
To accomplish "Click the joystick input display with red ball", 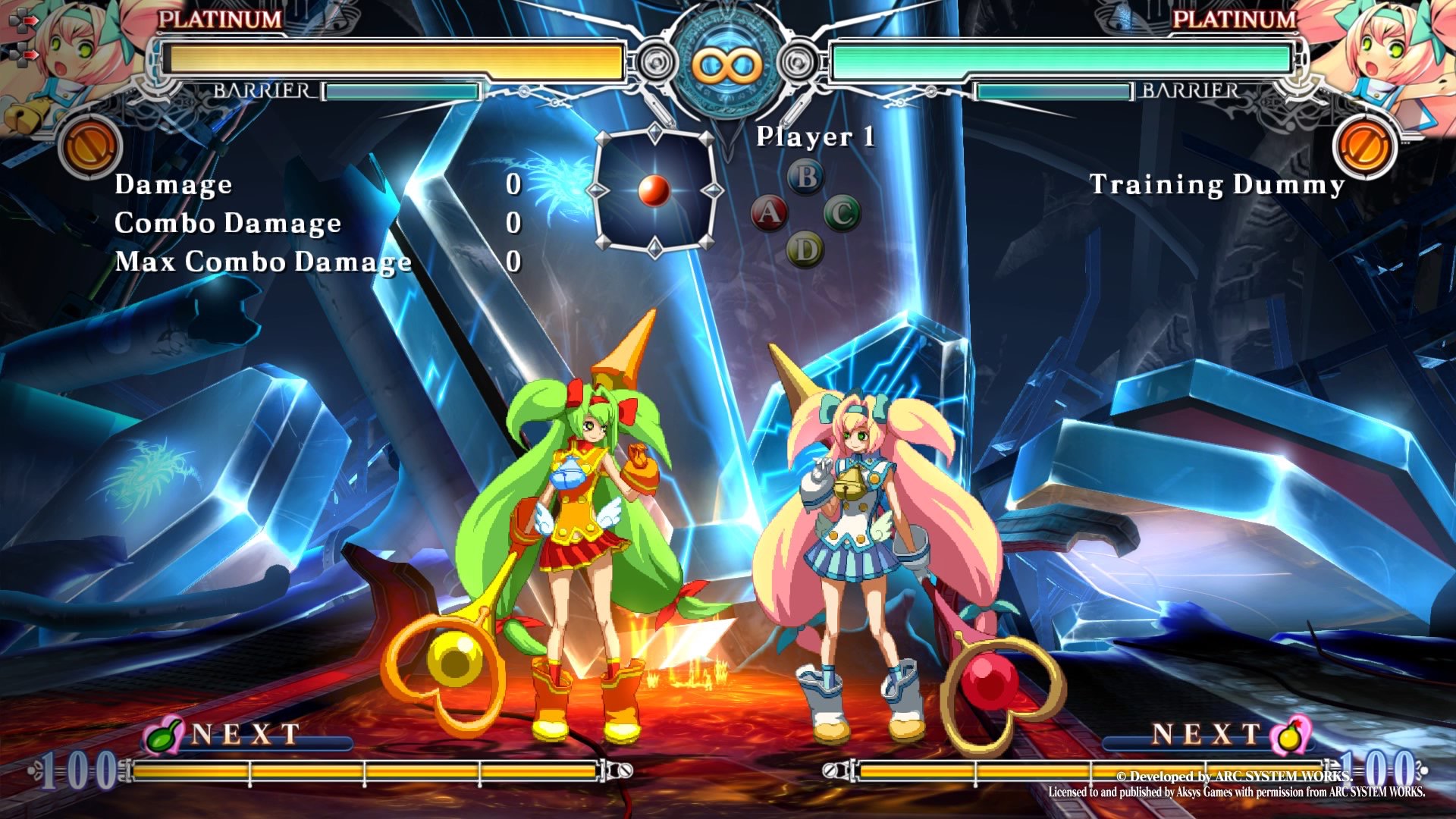I will coord(654,191).
